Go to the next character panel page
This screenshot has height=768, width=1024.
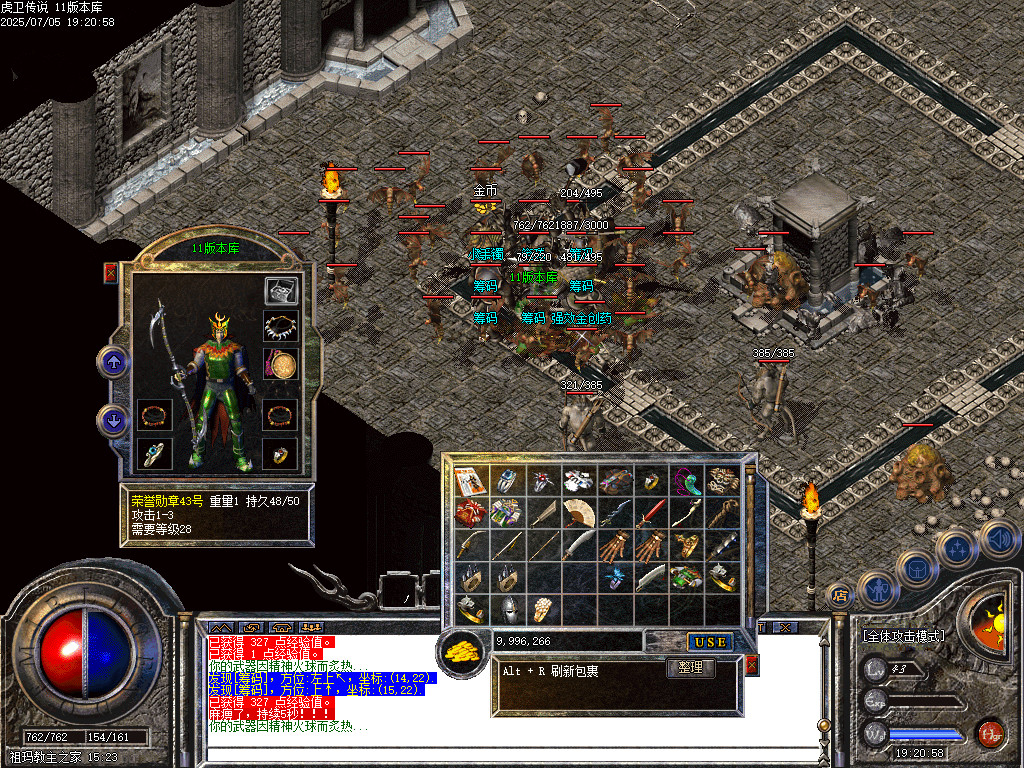point(113,420)
